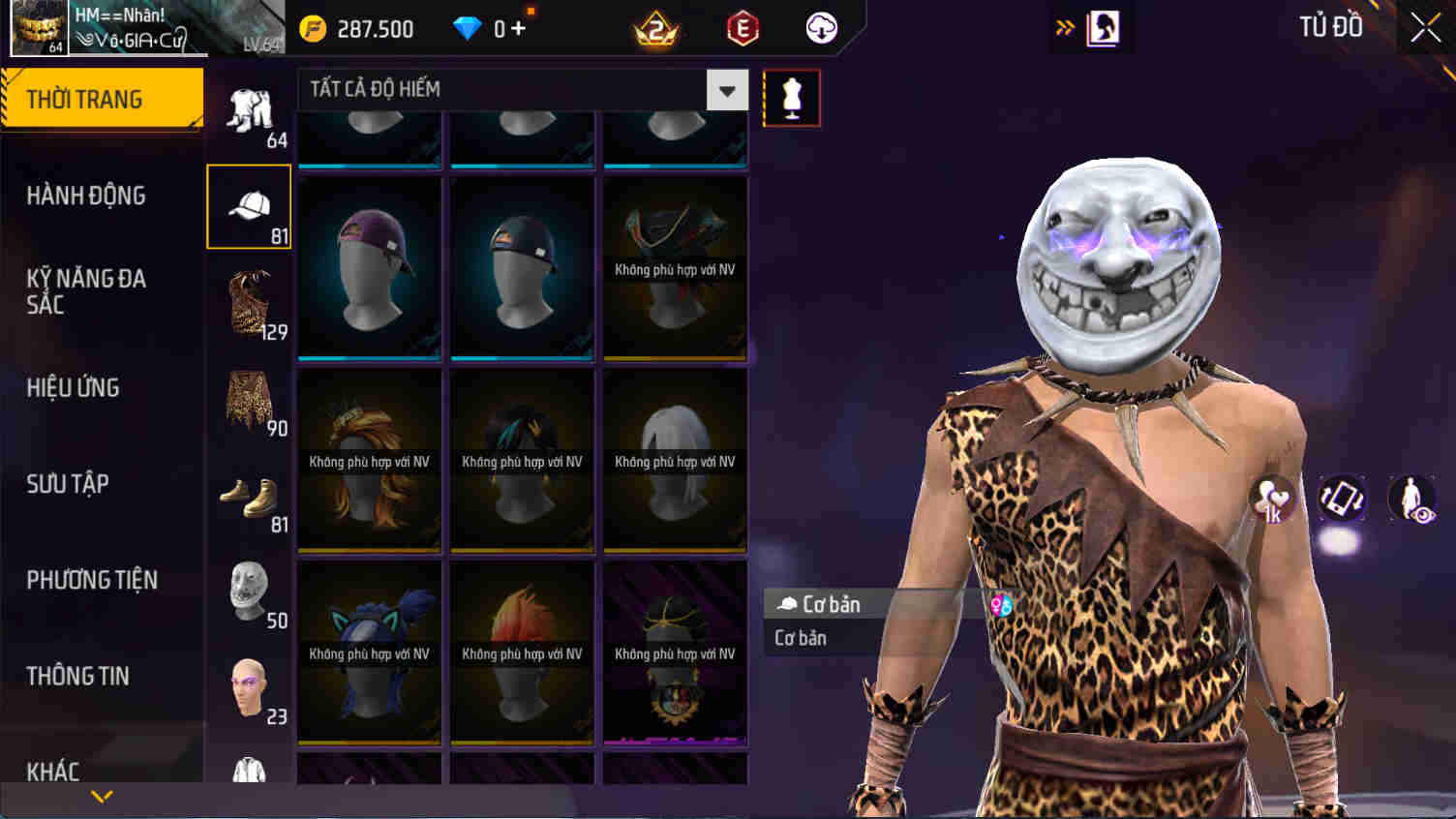The image size is (1456, 819).
Task: Click the double-arrow collapse chevrons near top right
Action: click(x=1065, y=28)
